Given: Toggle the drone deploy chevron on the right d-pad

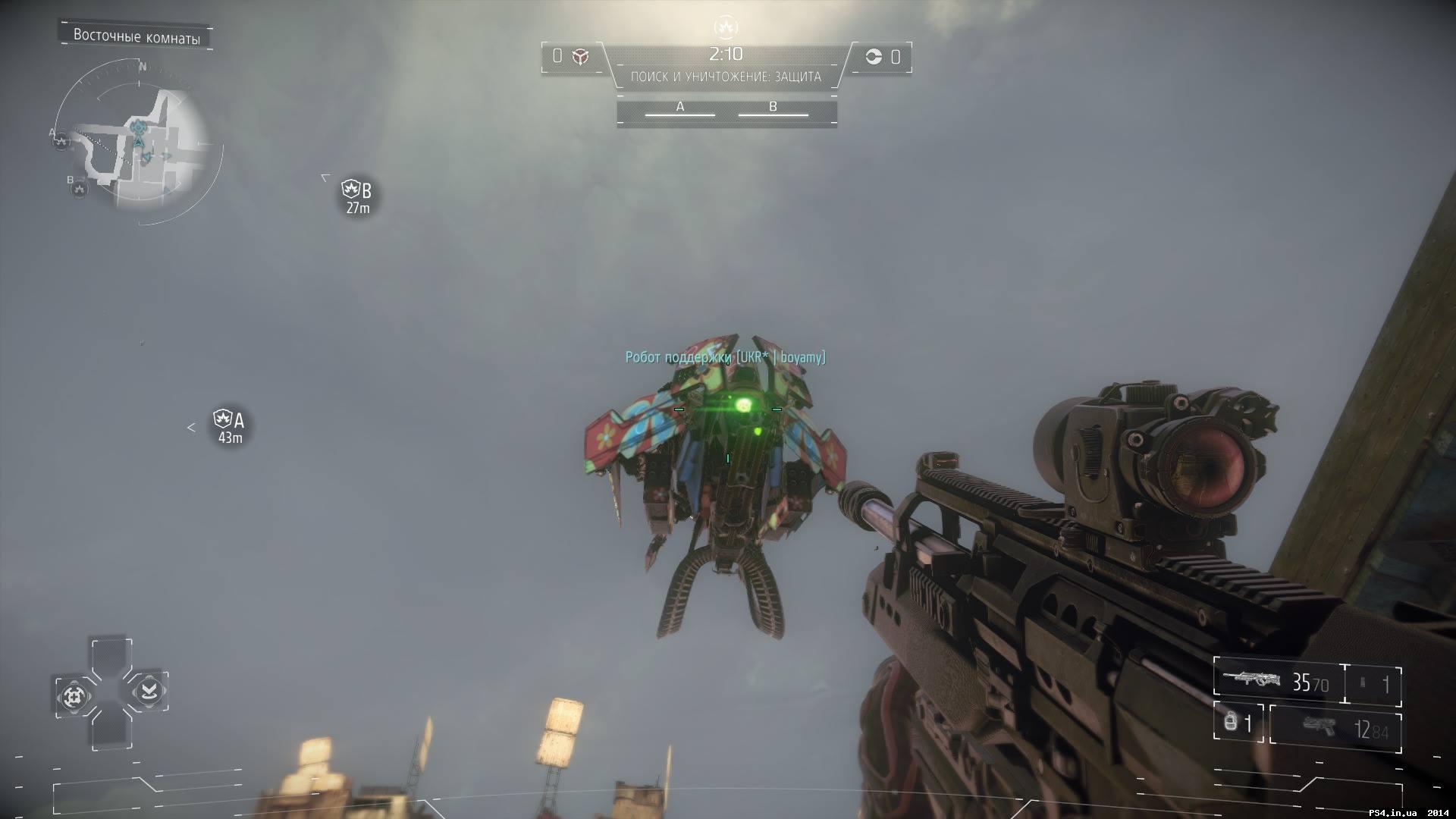Looking at the screenshot, I should coord(149,692).
